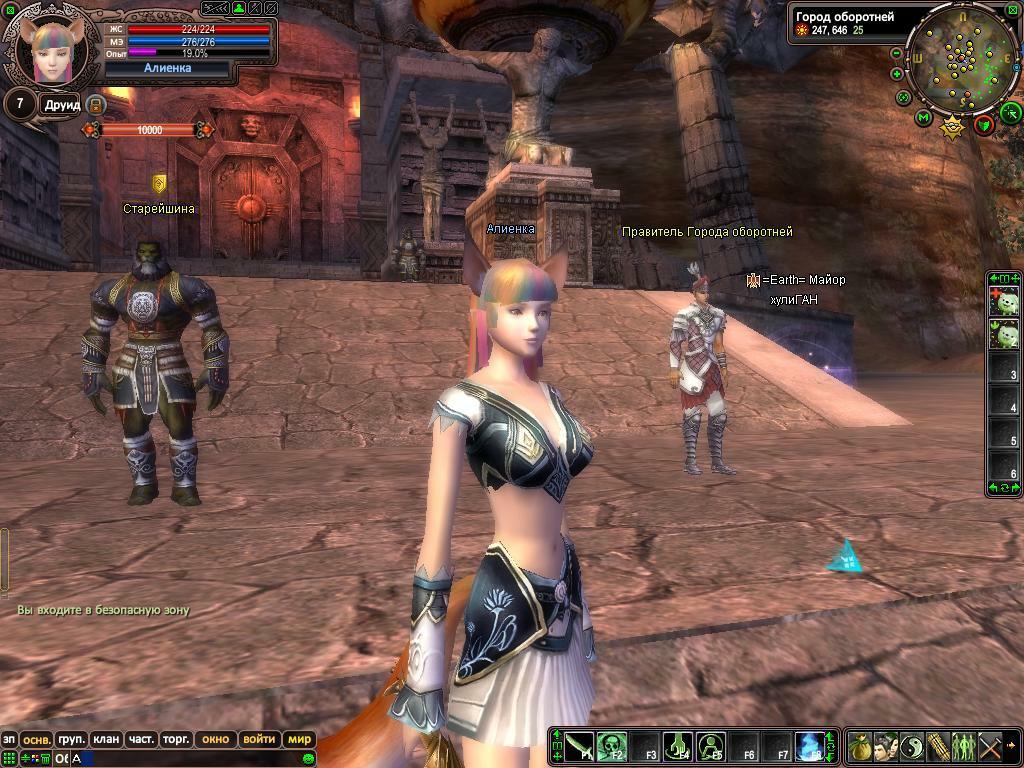Image resolution: width=1024 pixels, height=768 pixels.
Task: Open the «осHв.» chat channel tab
Action: point(37,740)
